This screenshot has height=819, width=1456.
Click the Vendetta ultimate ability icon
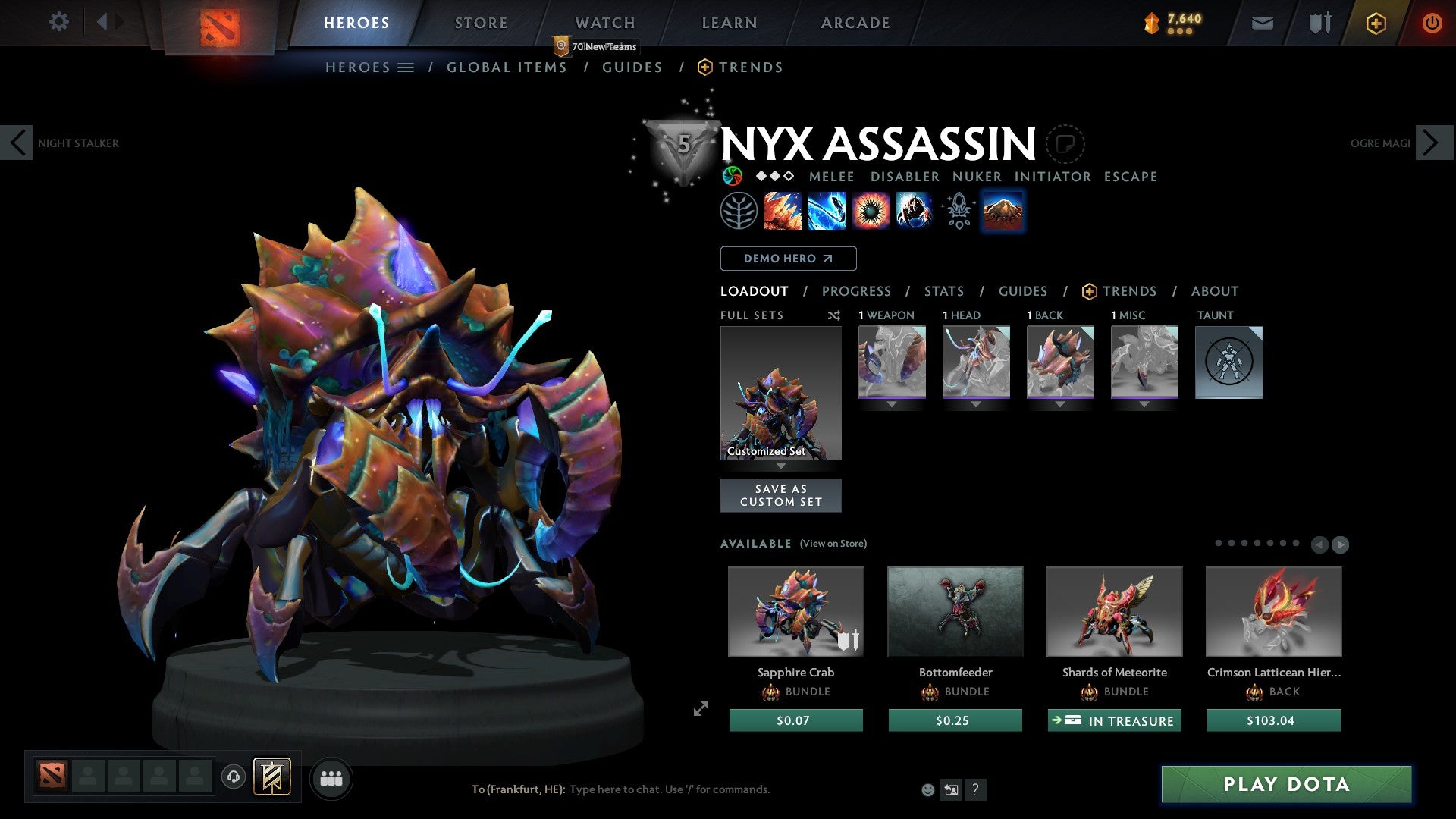click(x=914, y=211)
